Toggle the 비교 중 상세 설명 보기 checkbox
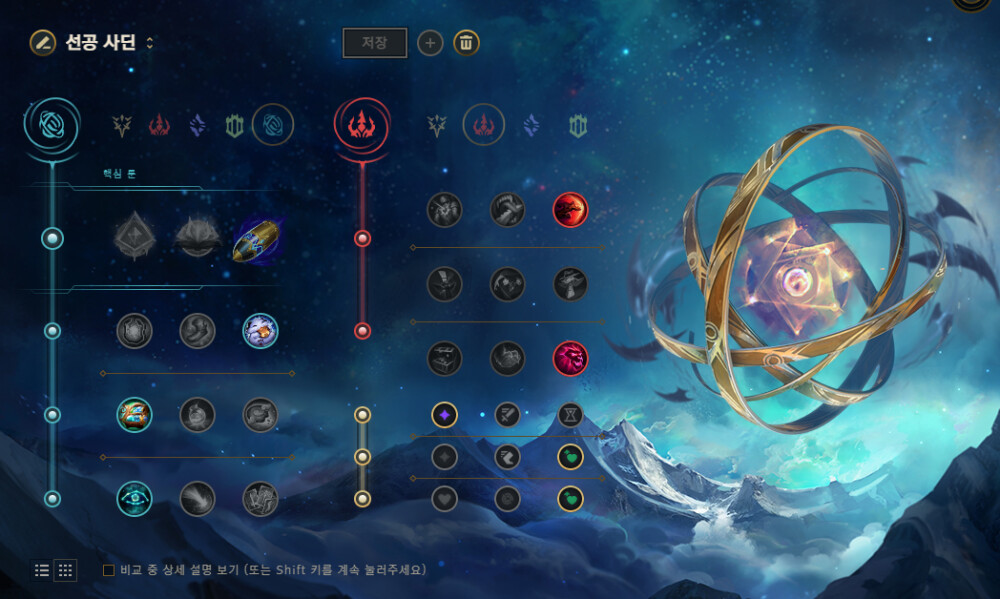1000x599 pixels. pyautogui.click(x=109, y=570)
